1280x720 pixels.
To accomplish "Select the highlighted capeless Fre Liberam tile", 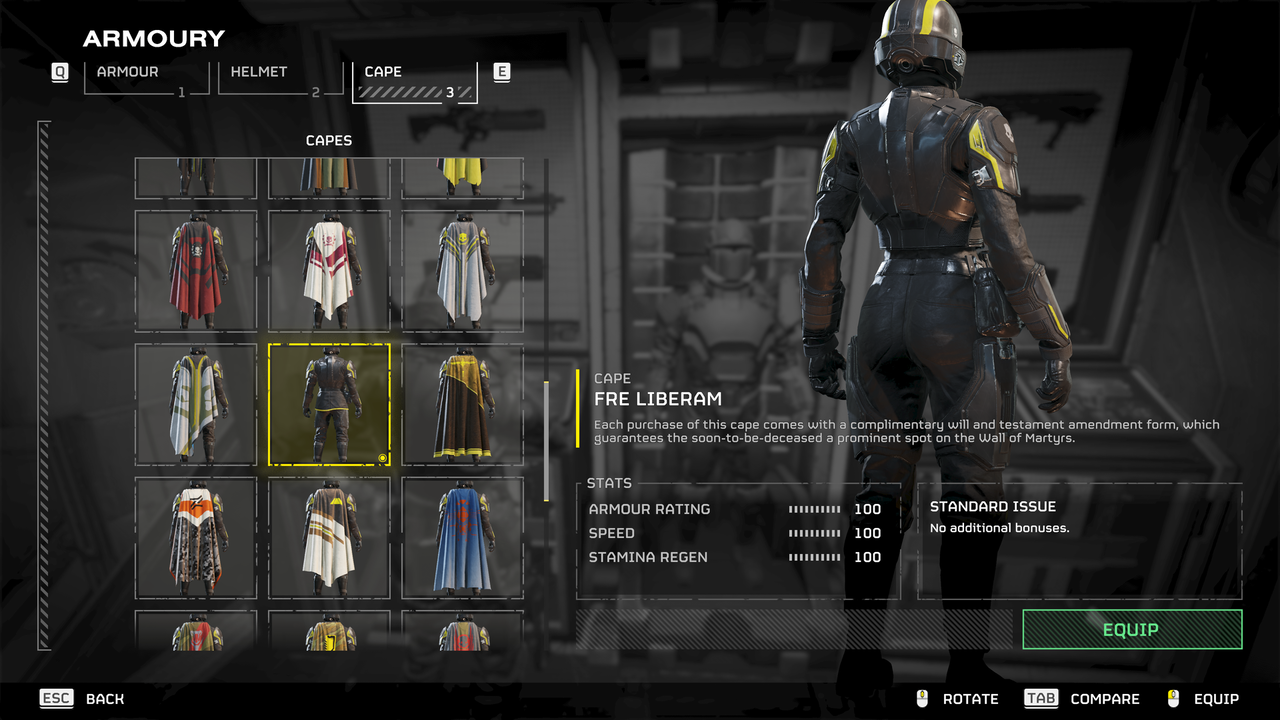I will point(329,404).
